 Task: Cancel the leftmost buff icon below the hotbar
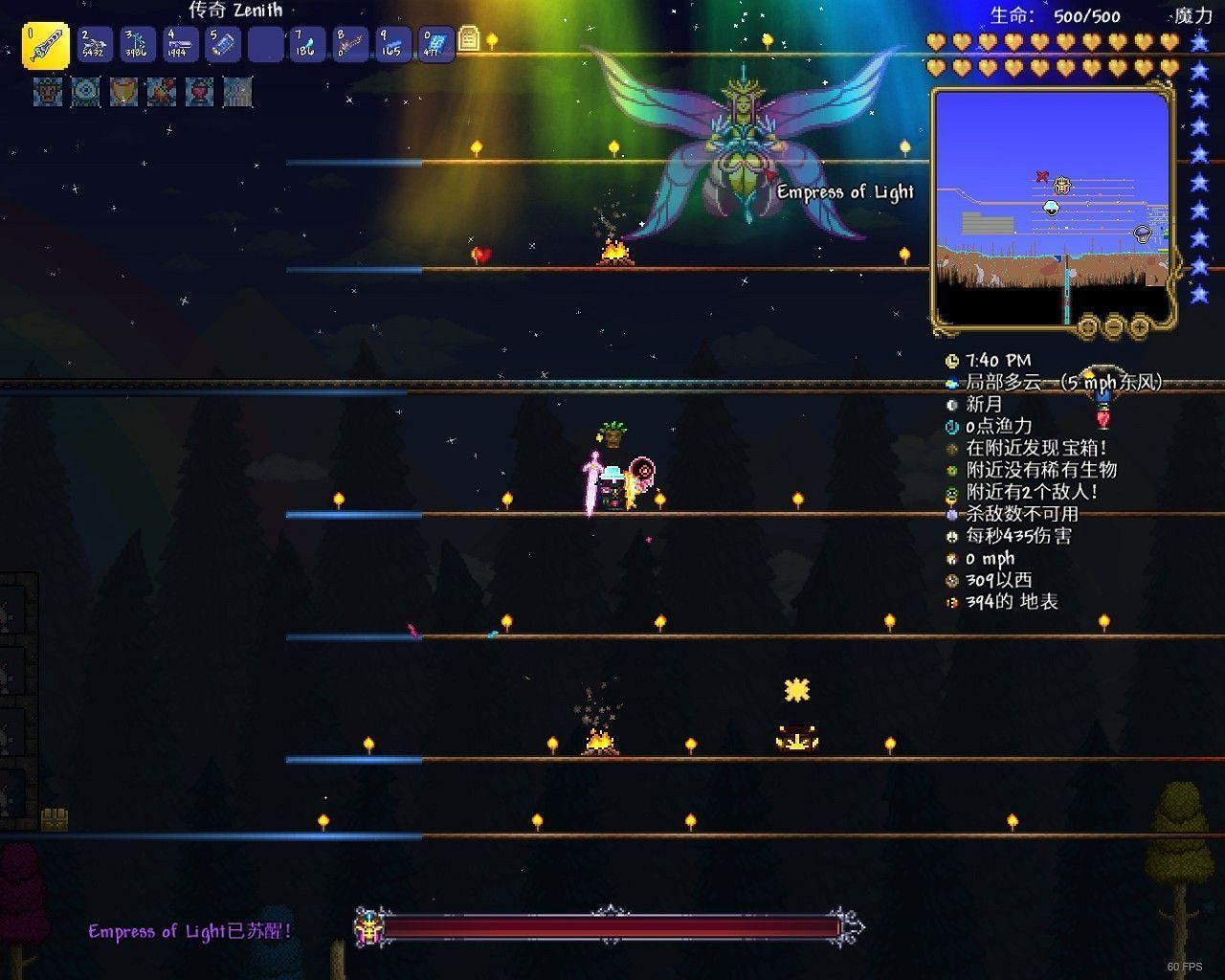48,92
